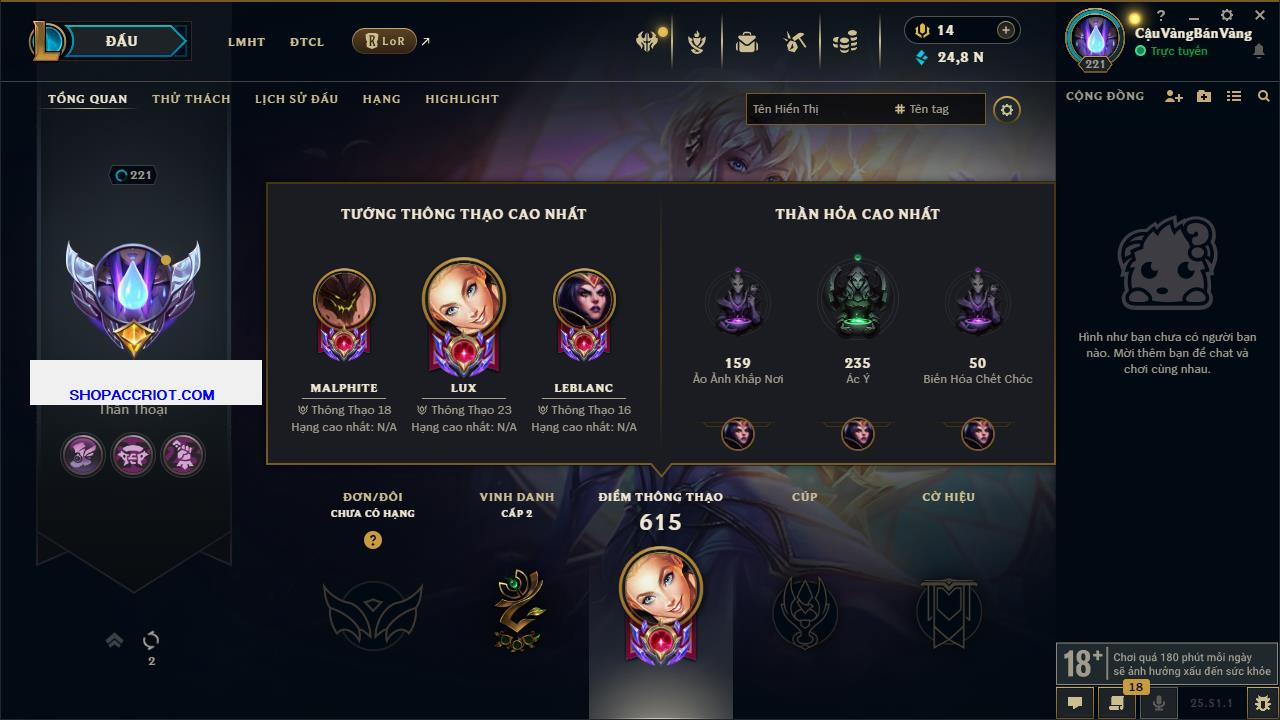Add RP with the plus button
This screenshot has width=1280, height=720.
pyautogui.click(x=1006, y=30)
